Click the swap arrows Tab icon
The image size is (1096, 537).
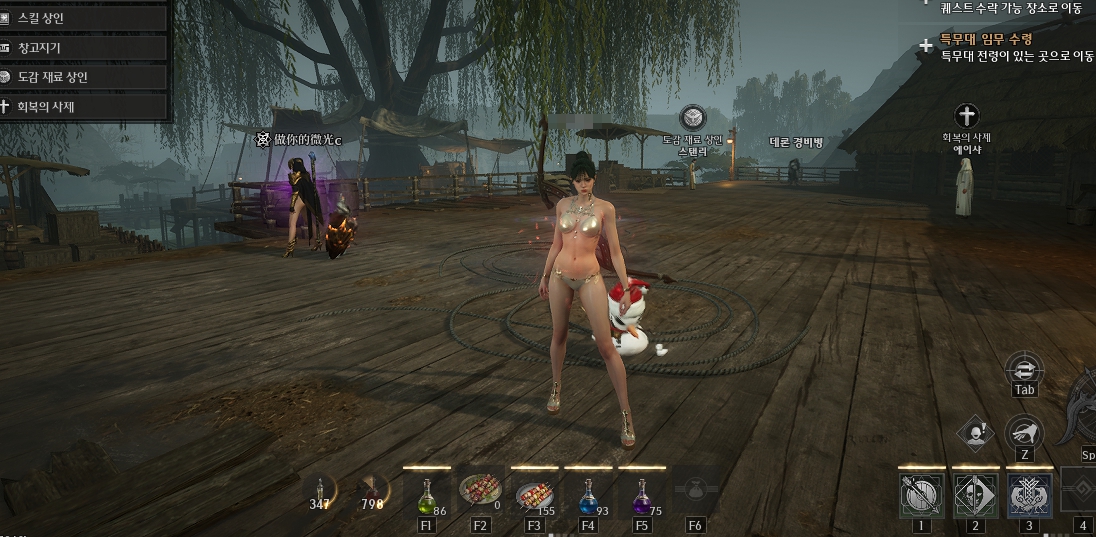click(1024, 368)
